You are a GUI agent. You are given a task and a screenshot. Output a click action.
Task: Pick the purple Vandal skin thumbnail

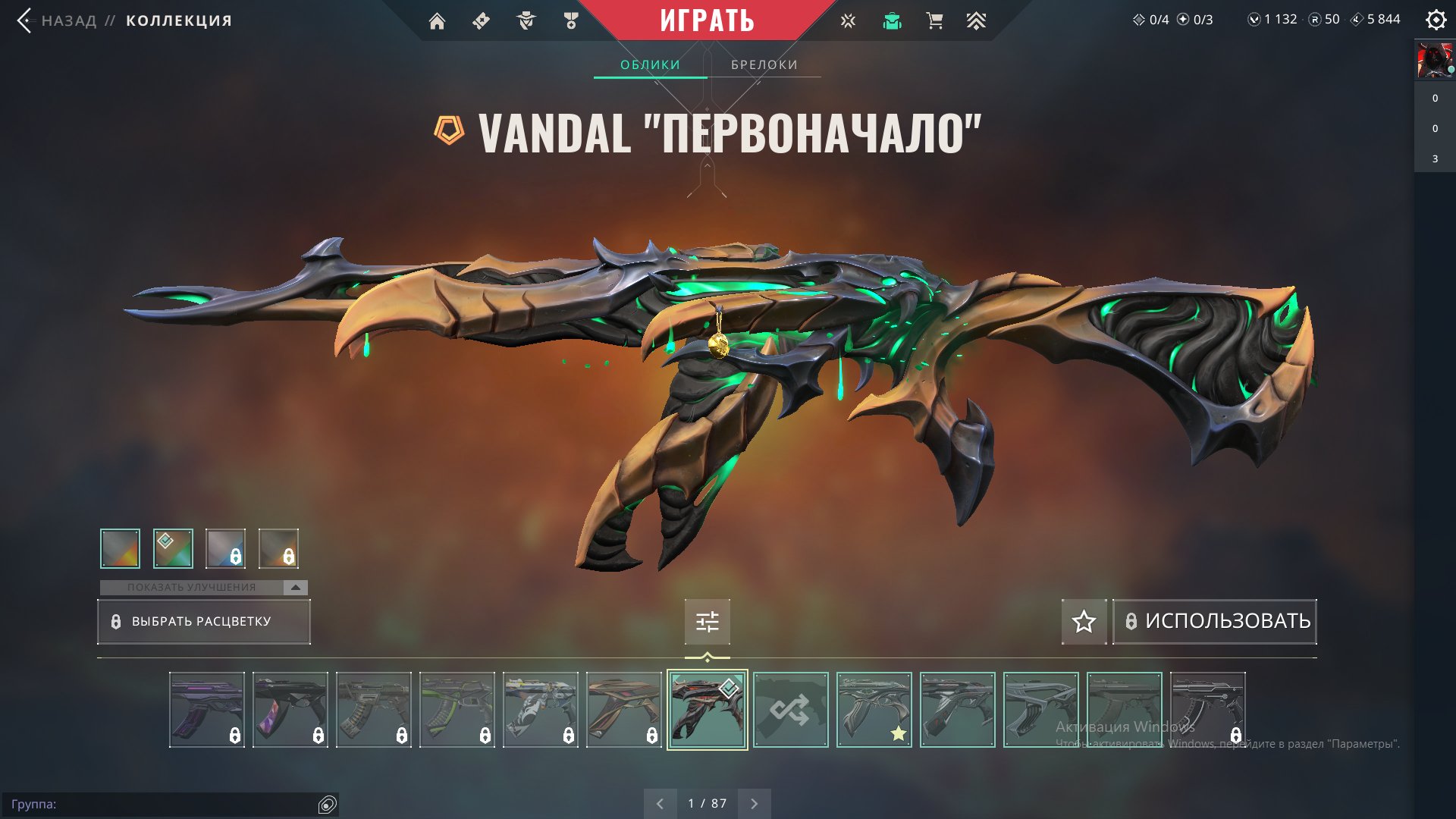click(x=207, y=710)
